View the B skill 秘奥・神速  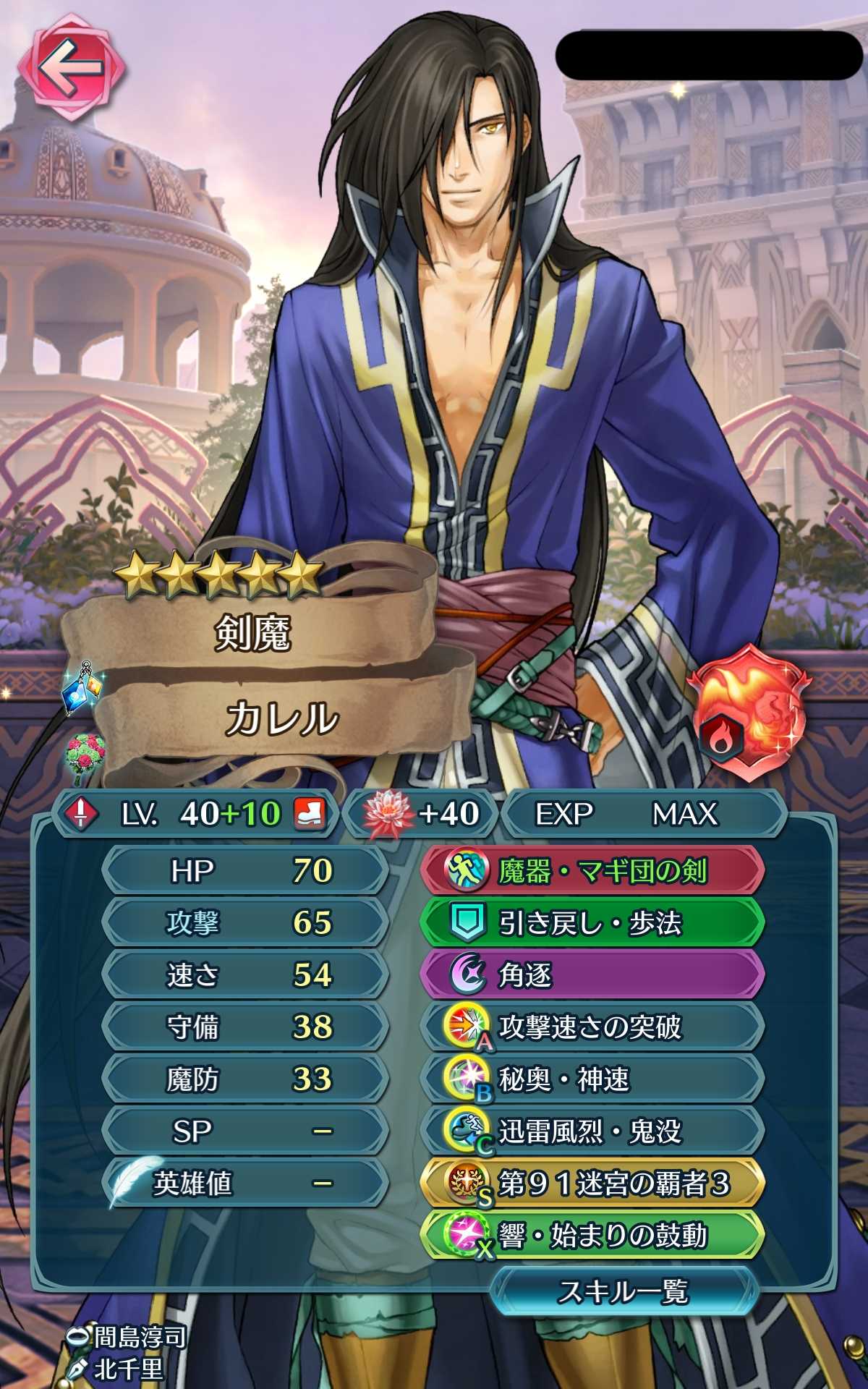592,1079
